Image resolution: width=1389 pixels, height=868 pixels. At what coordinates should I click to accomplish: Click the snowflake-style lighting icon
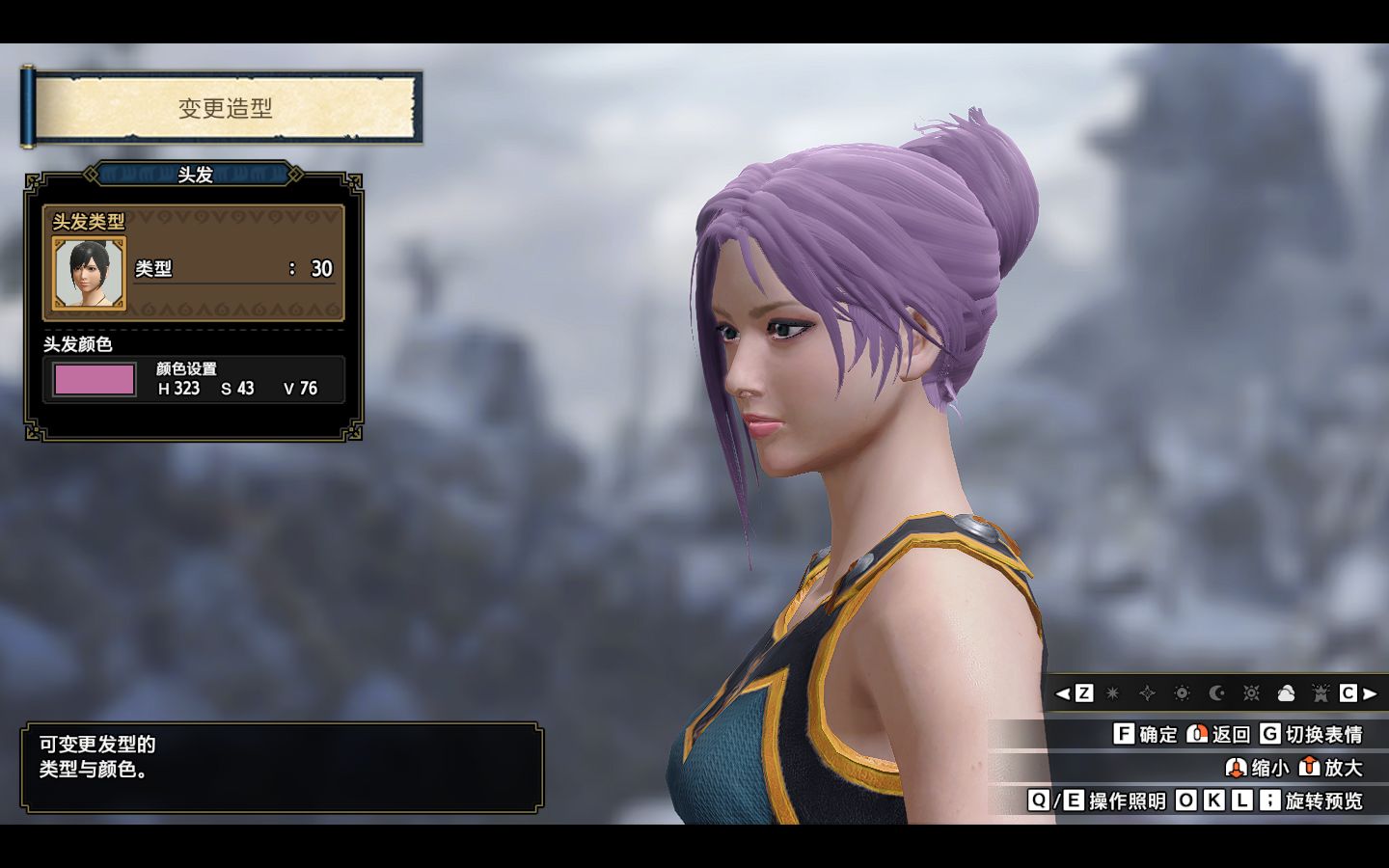click(1251, 692)
